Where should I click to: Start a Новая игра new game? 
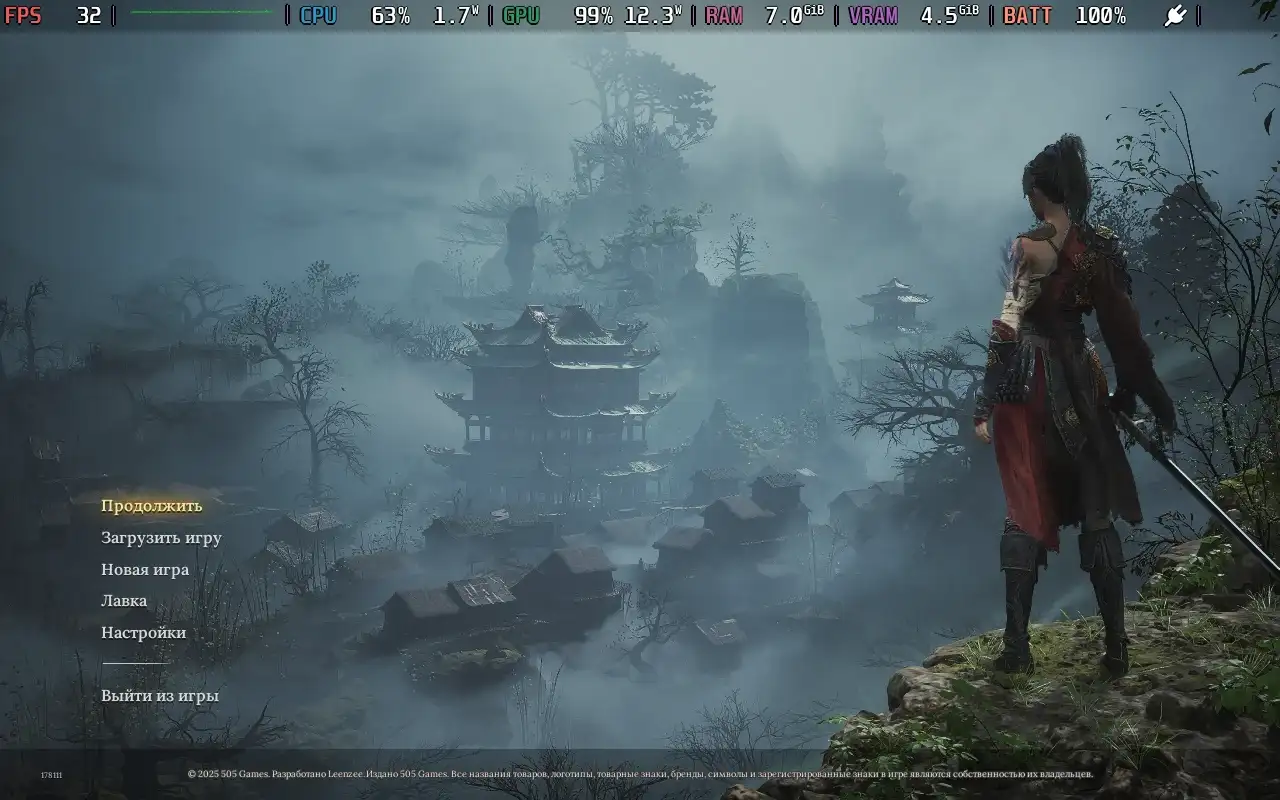145,570
